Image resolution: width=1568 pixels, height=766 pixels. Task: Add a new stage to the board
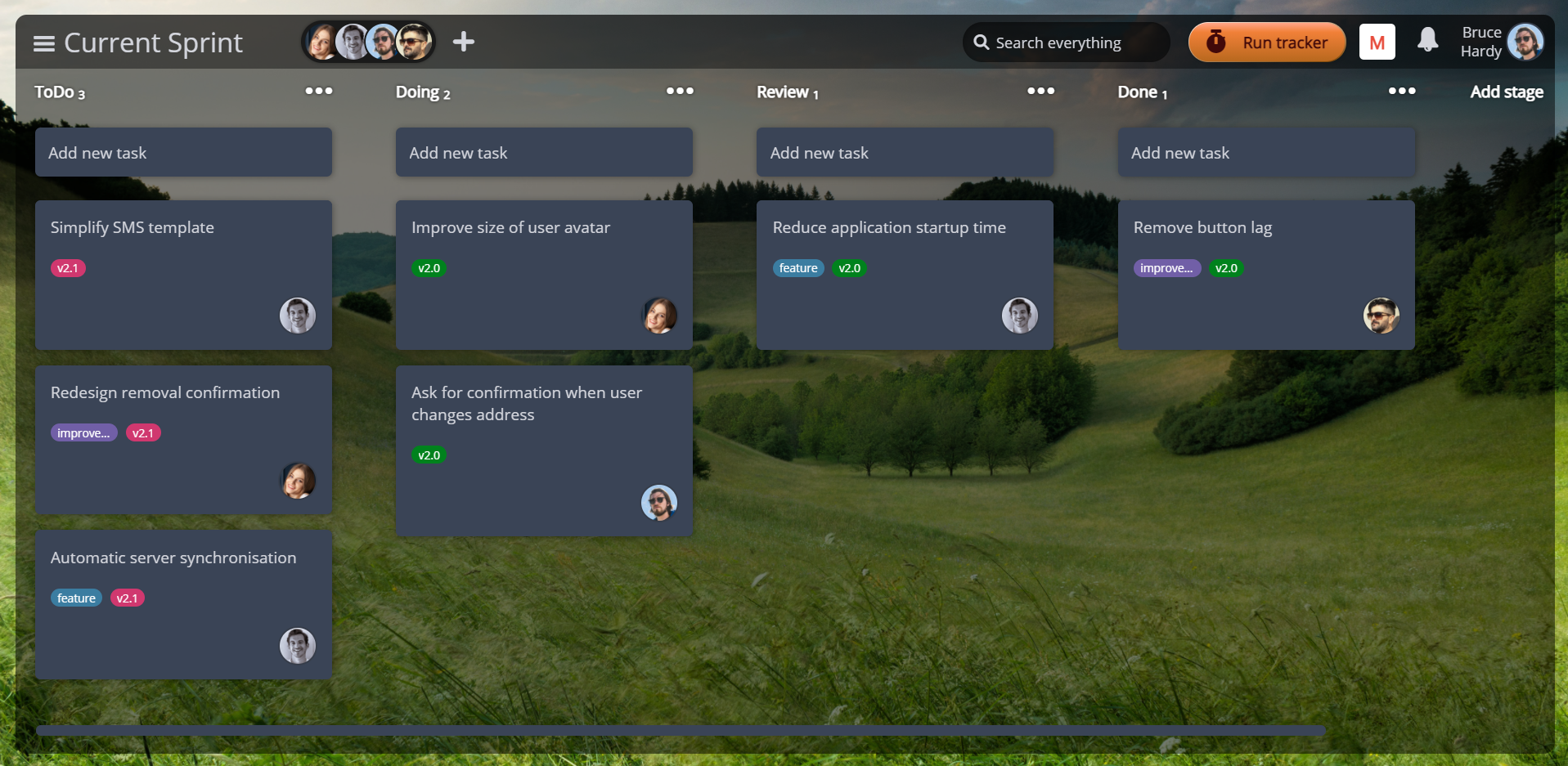[x=1506, y=92]
